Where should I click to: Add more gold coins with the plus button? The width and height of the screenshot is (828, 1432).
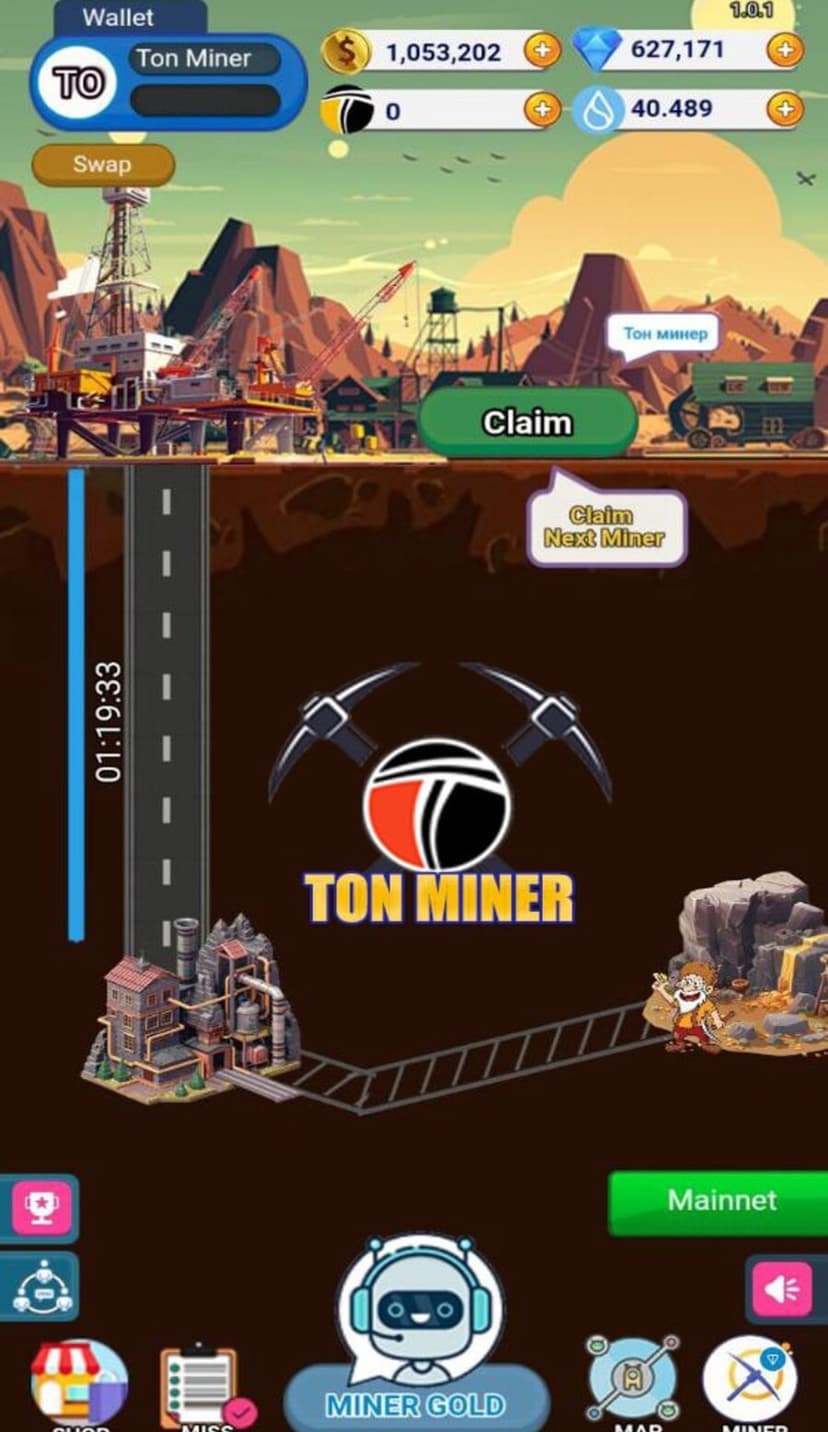542,50
